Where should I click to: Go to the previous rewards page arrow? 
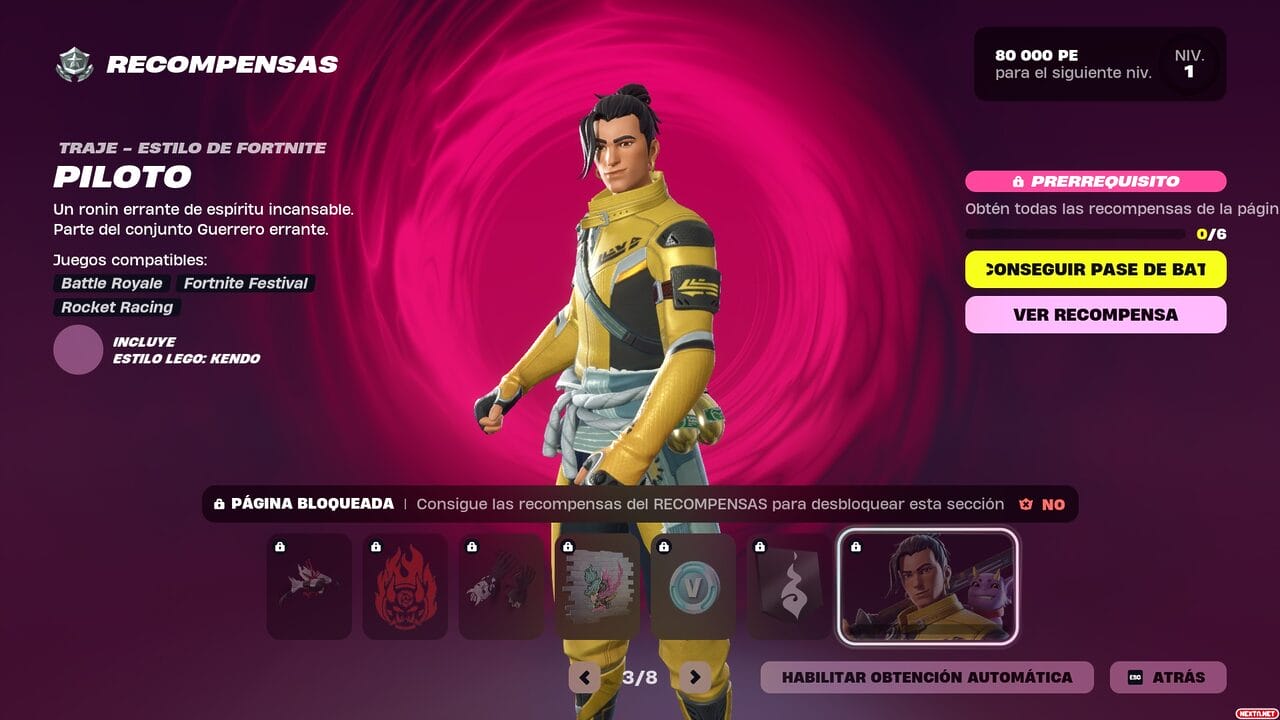584,677
